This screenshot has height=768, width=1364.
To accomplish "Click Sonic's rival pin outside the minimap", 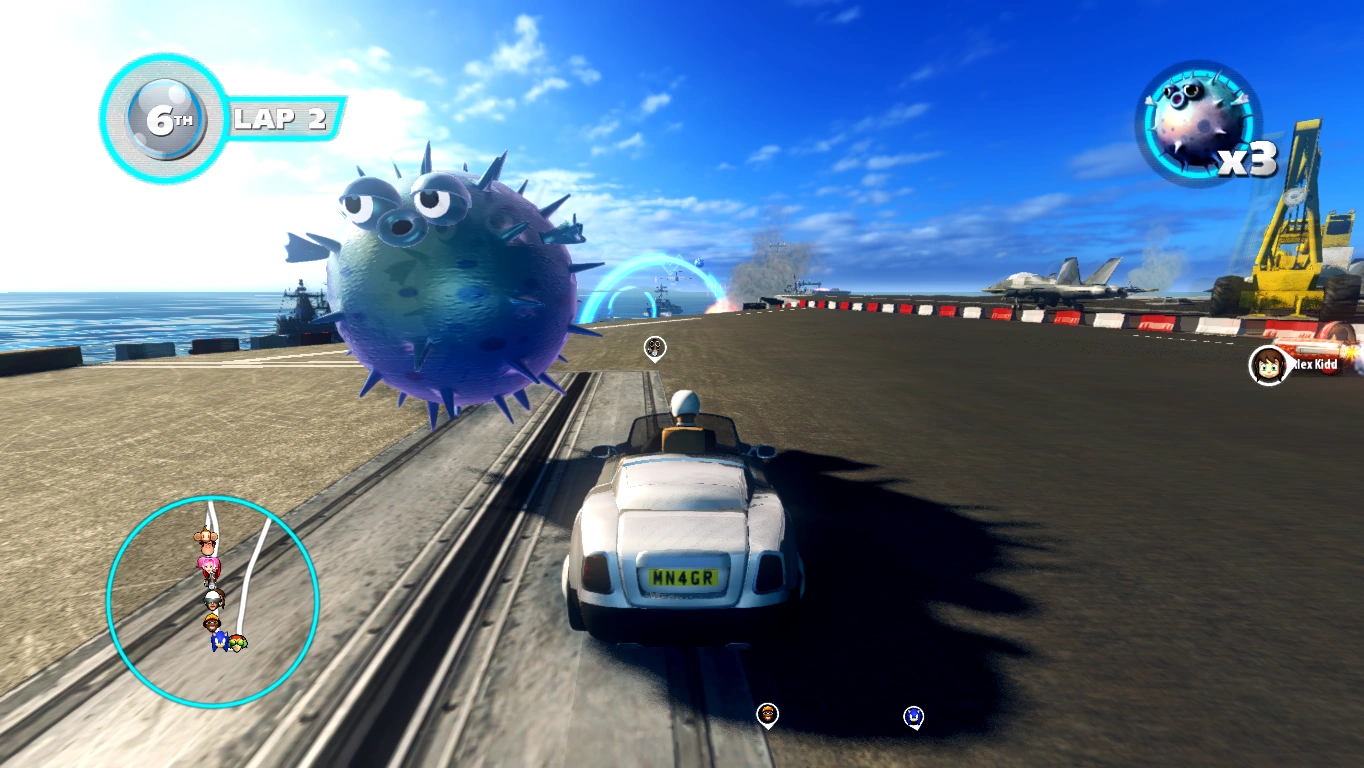I will coord(912,716).
